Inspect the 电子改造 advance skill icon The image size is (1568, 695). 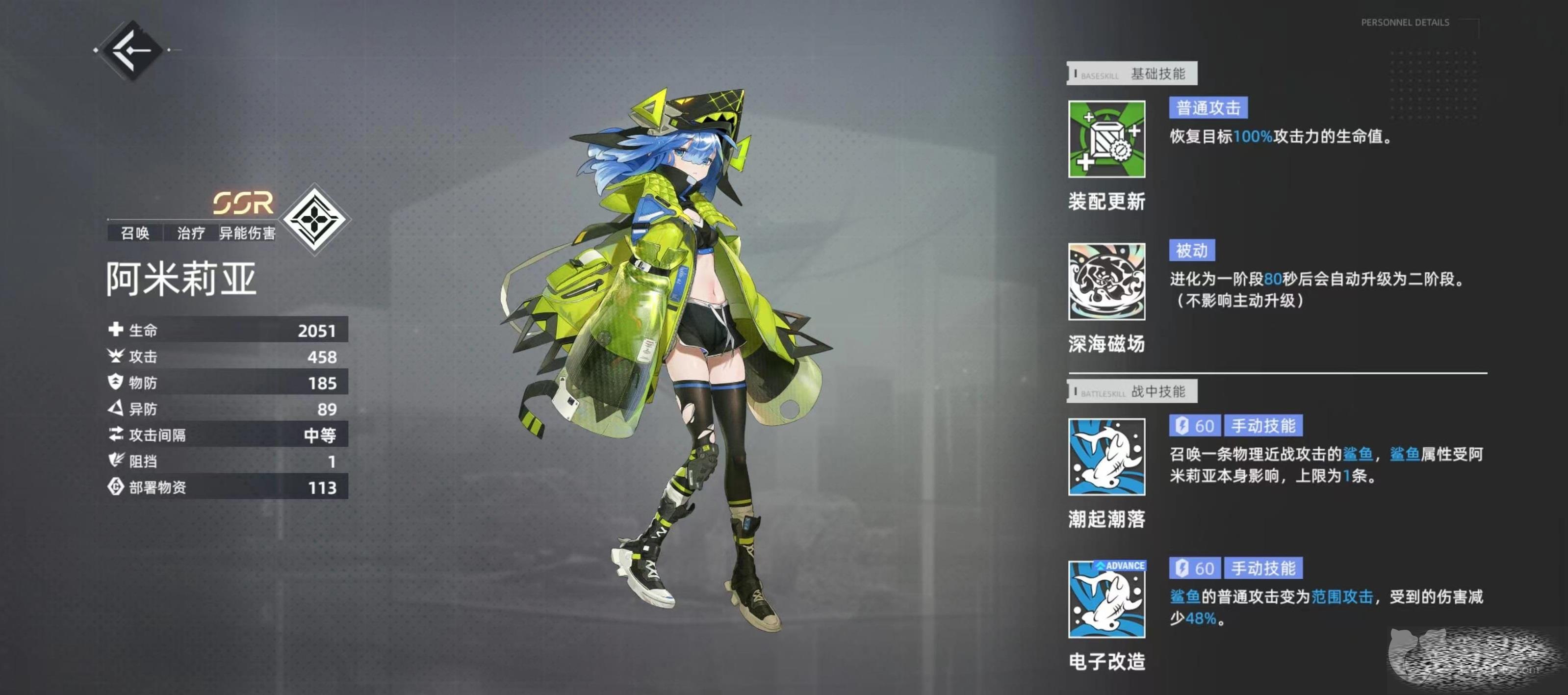1106,599
